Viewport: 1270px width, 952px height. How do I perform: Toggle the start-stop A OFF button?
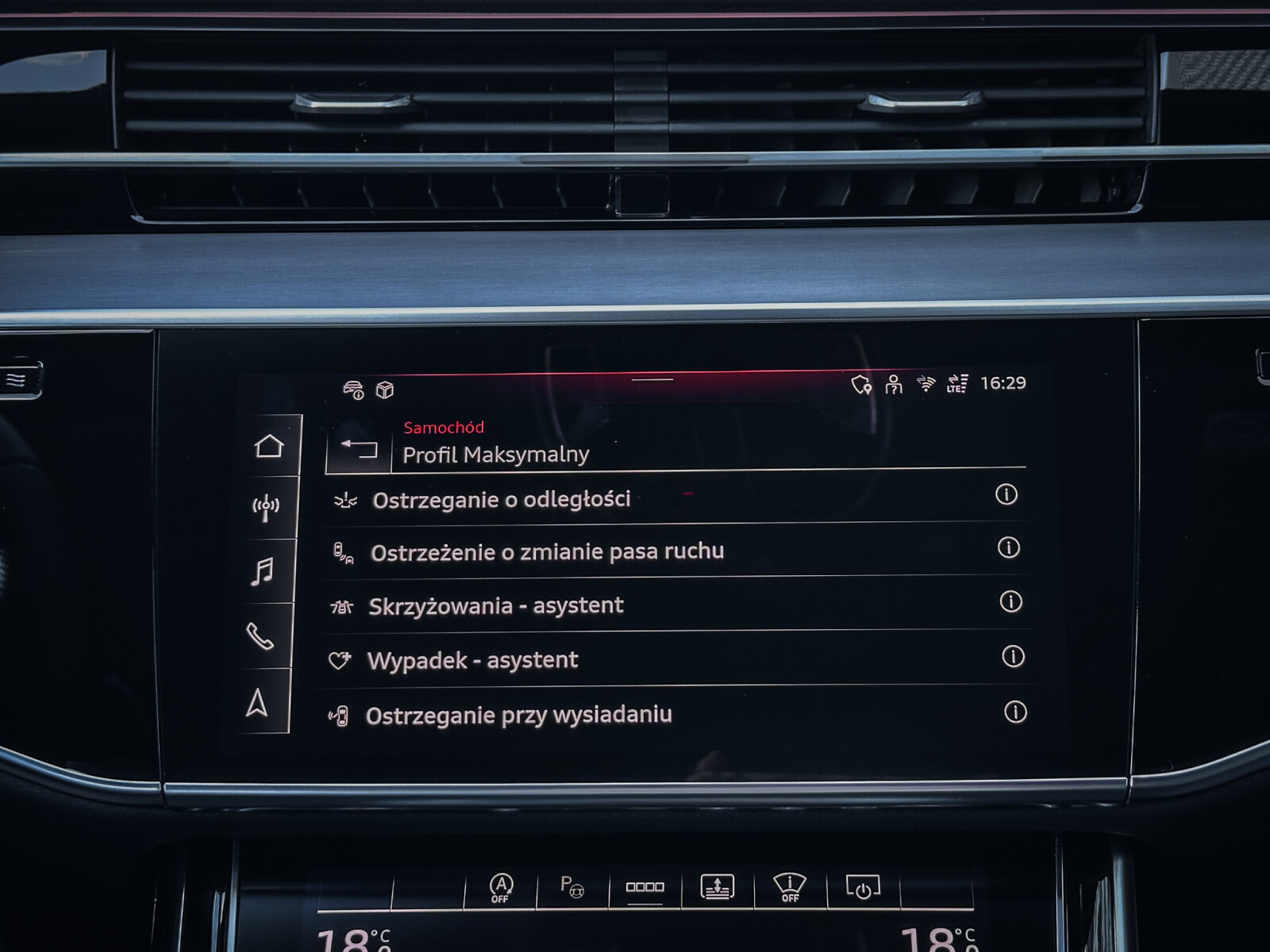tap(501, 888)
